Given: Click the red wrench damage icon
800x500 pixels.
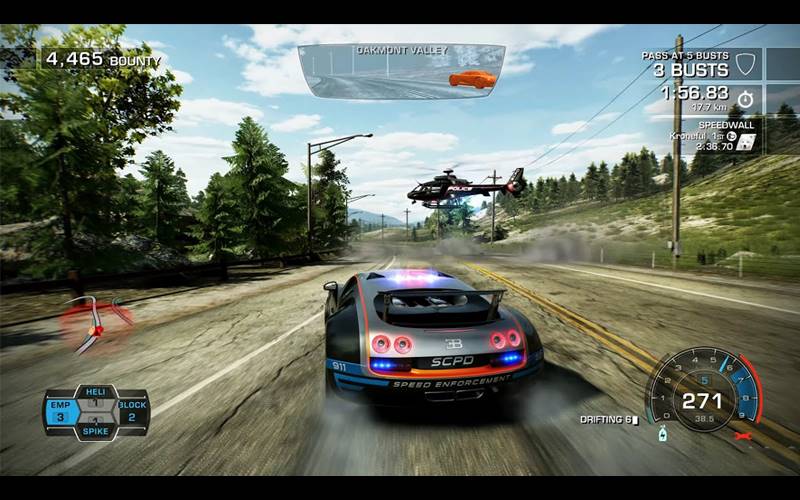Looking at the screenshot, I should pos(742,436).
